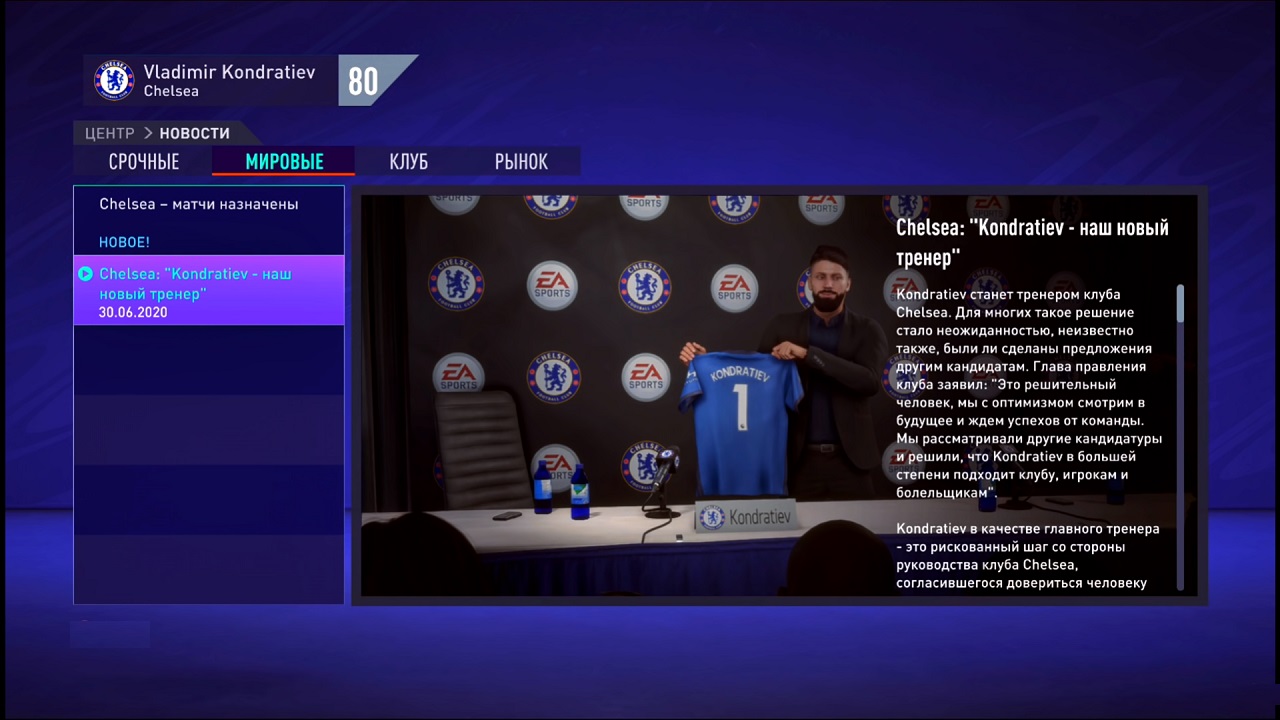The height and width of the screenshot is (720, 1280).
Task: Switch to the СРОЧНЫЕ news tab
Action: [143, 161]
